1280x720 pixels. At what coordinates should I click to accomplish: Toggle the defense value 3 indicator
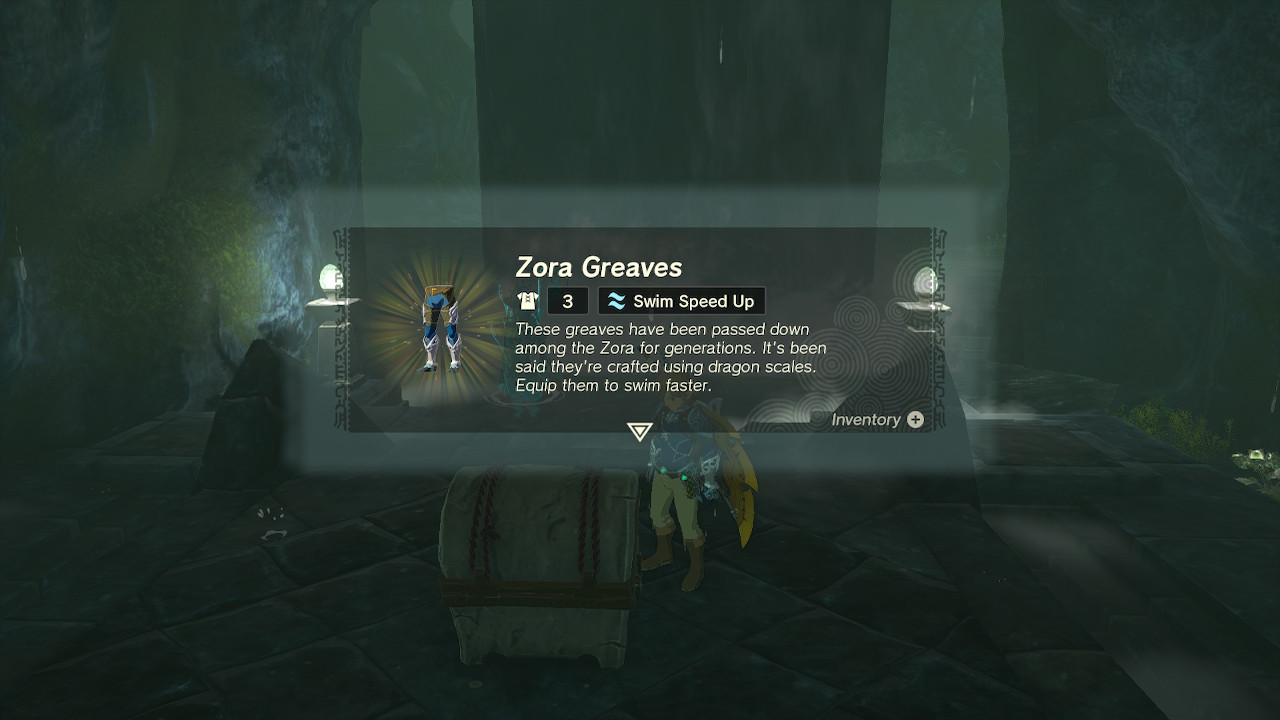point(567,300)
